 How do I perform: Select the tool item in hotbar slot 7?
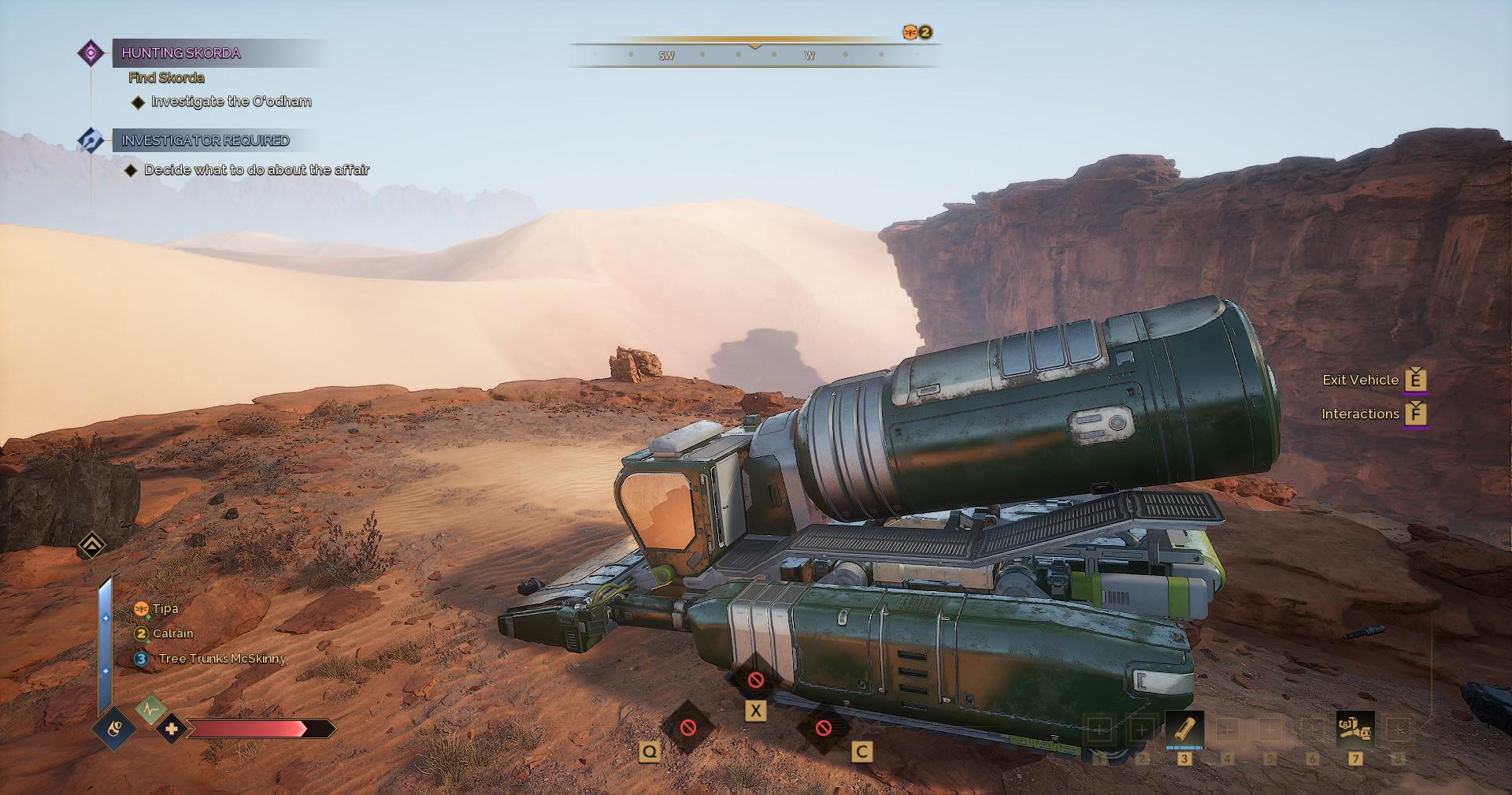(1354, 729)
